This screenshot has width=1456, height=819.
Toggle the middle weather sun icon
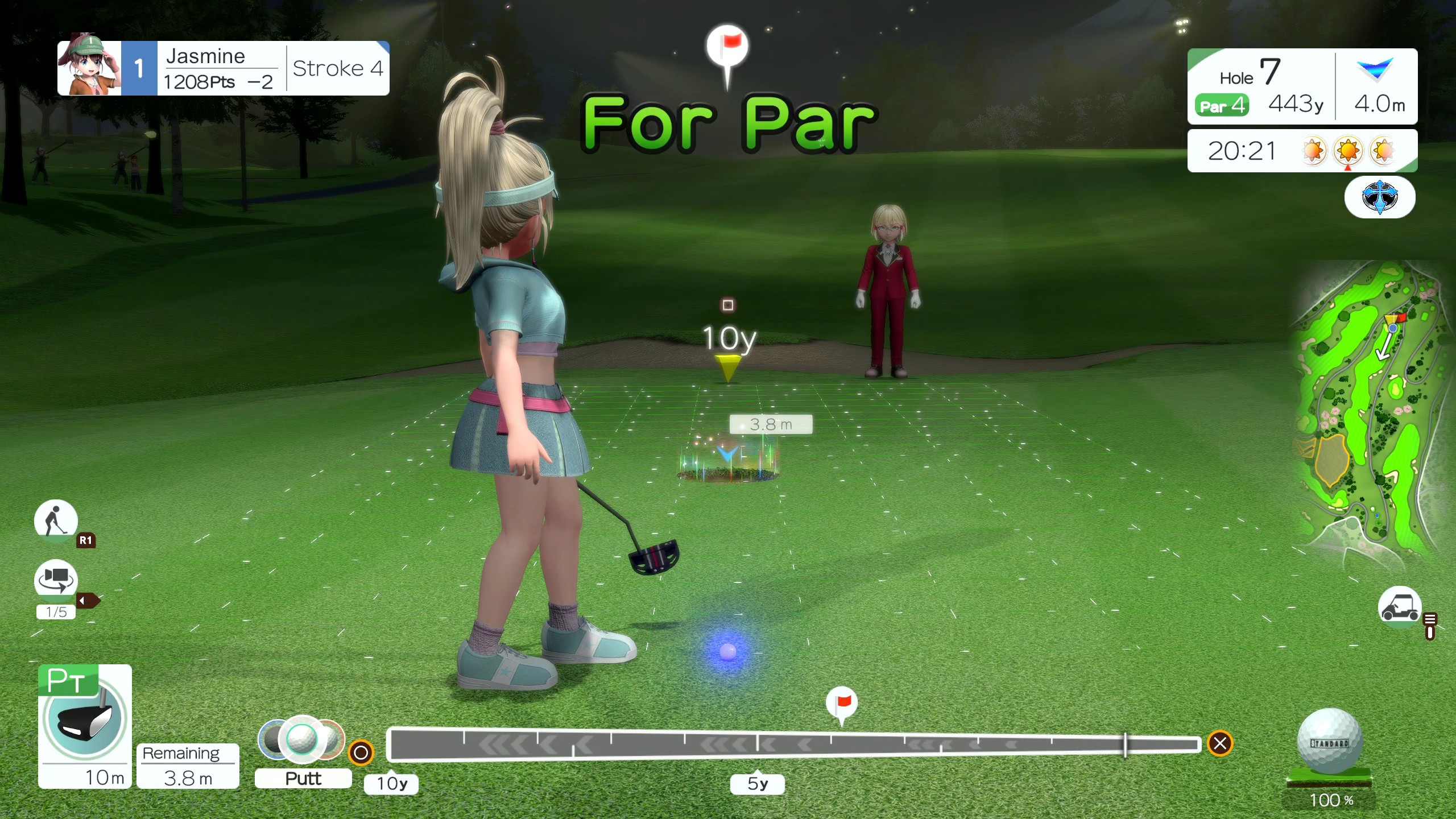(1347, 151)
